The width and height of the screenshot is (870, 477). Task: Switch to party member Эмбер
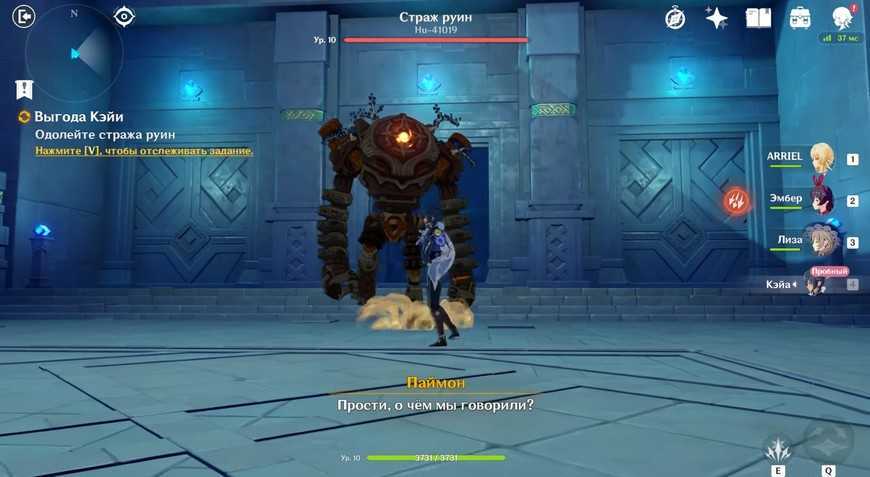tap(822, 200)
